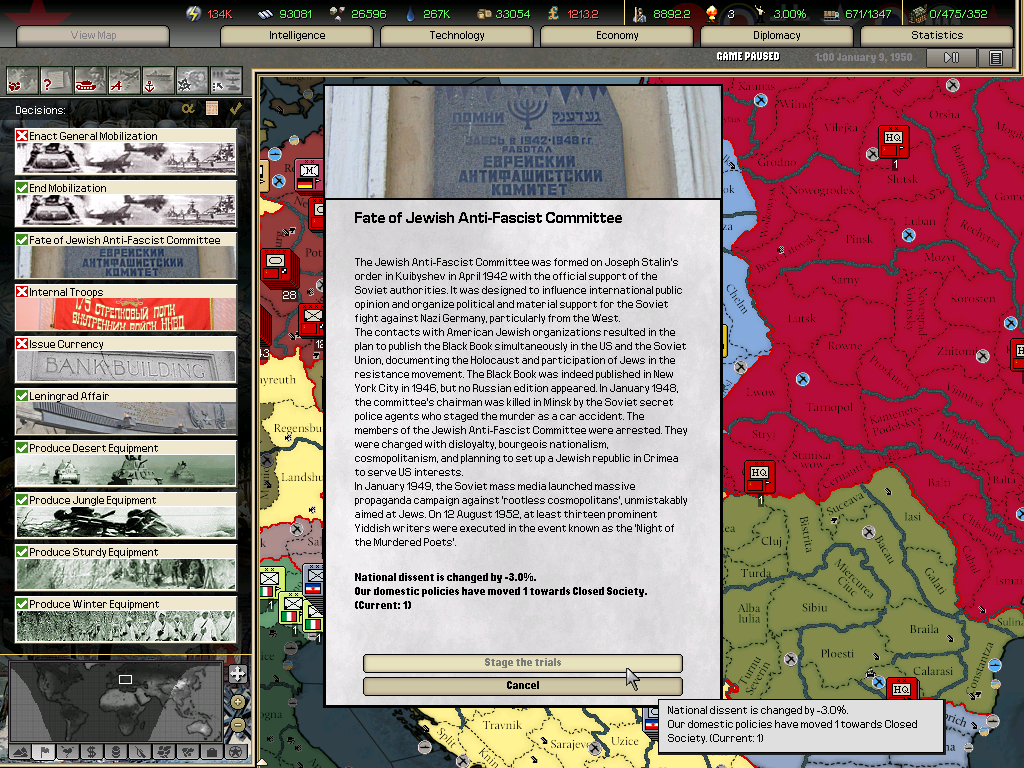Select the dollar sign economic map mode
1024x768 pixels.
click(91, 751)
